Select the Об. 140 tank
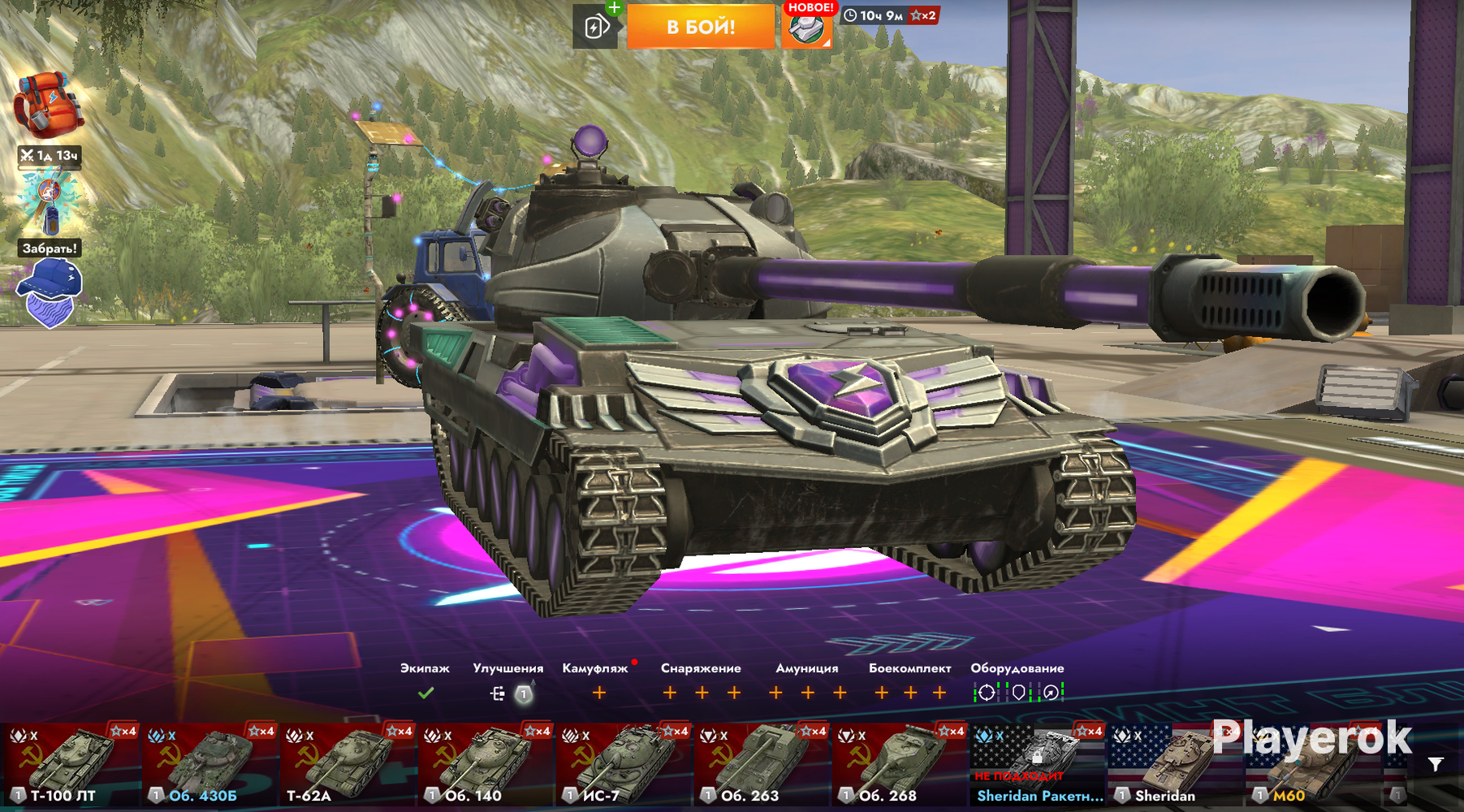The height and width of the screenshot is (812, 1464). (486, 764)
